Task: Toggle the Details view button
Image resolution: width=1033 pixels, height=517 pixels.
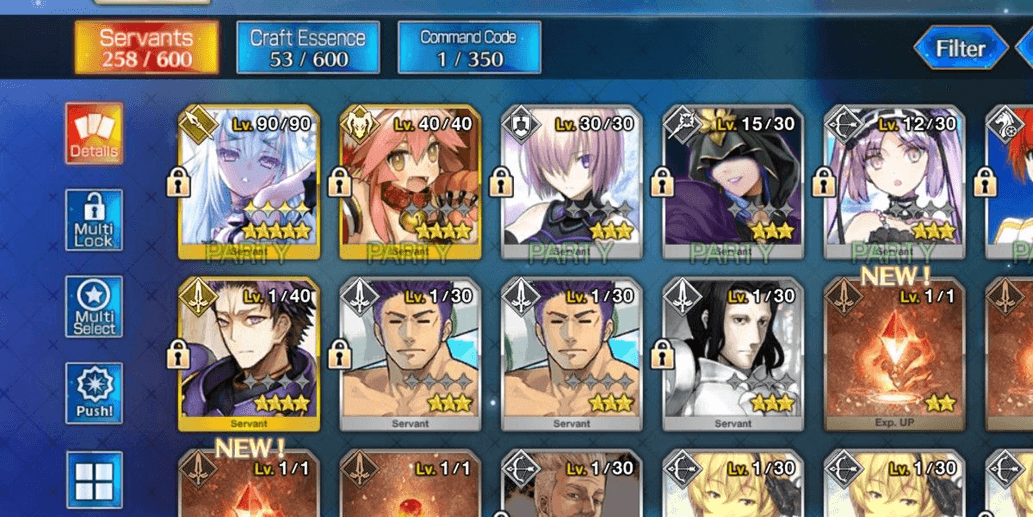Action: click(x=94, y=134)
